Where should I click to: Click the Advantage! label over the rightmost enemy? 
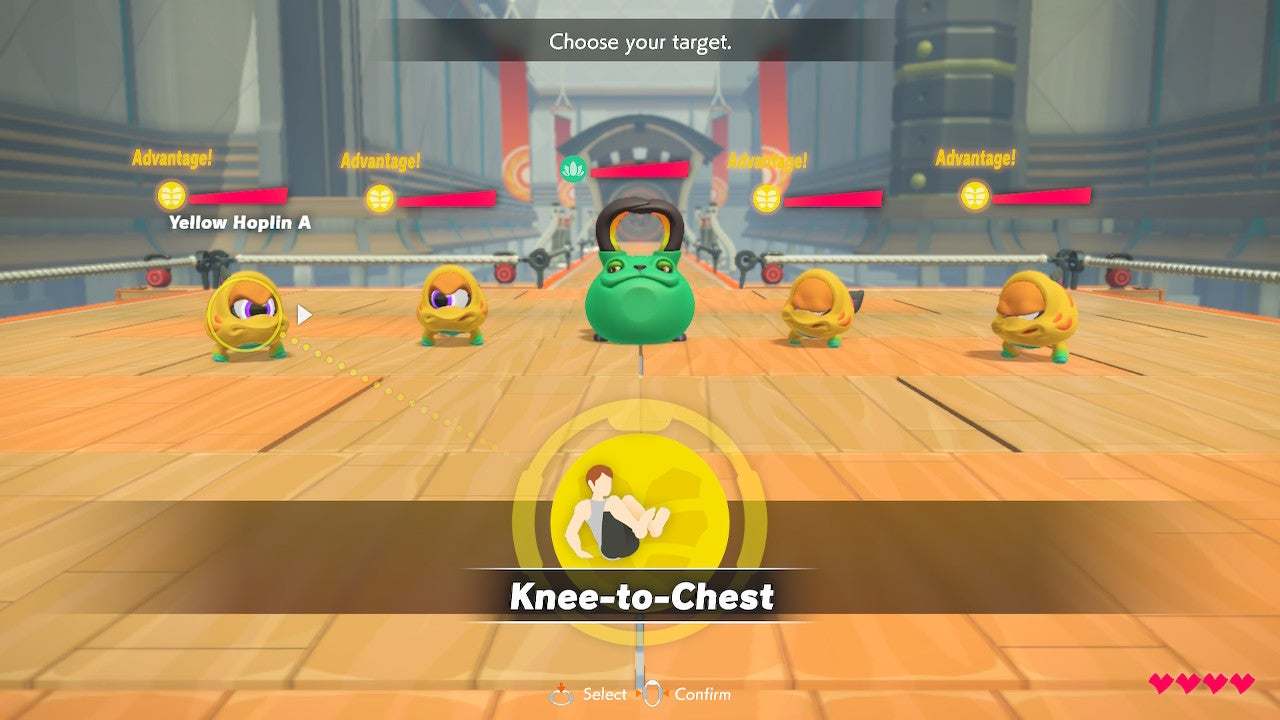(x=975, y=157)
